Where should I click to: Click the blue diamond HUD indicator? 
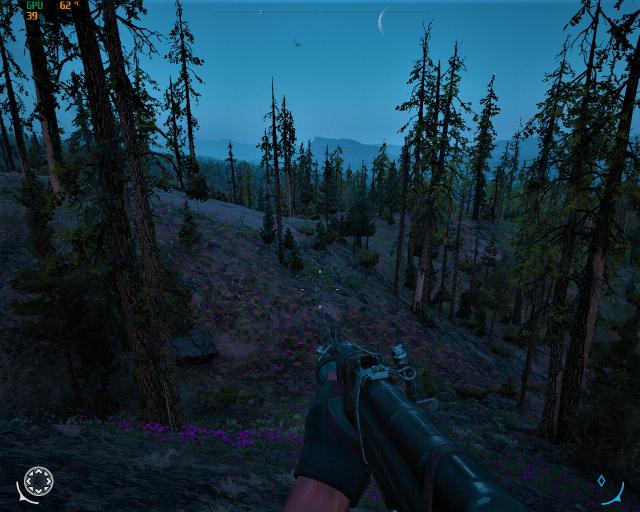(601, 480)
